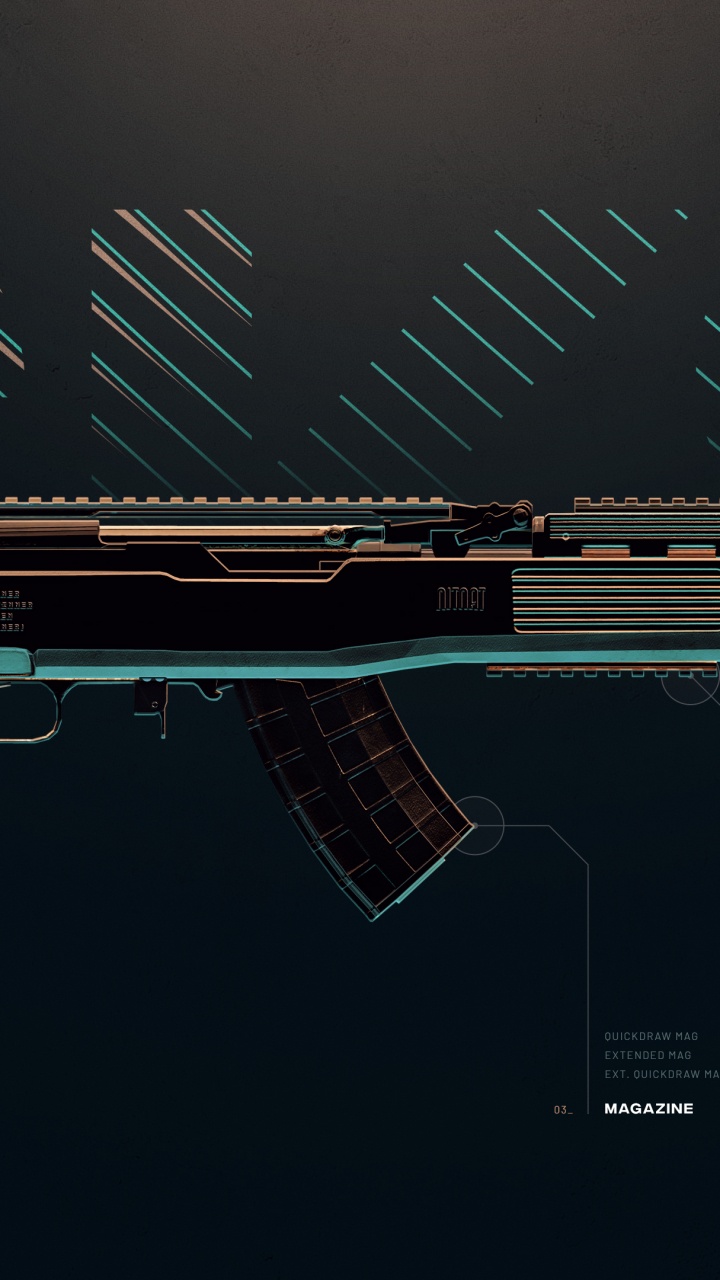Pick the Ext. Quickdraw Mag option
Image resolution: width=720 pixels, height=1280 pixels.
pos(661,1074)
